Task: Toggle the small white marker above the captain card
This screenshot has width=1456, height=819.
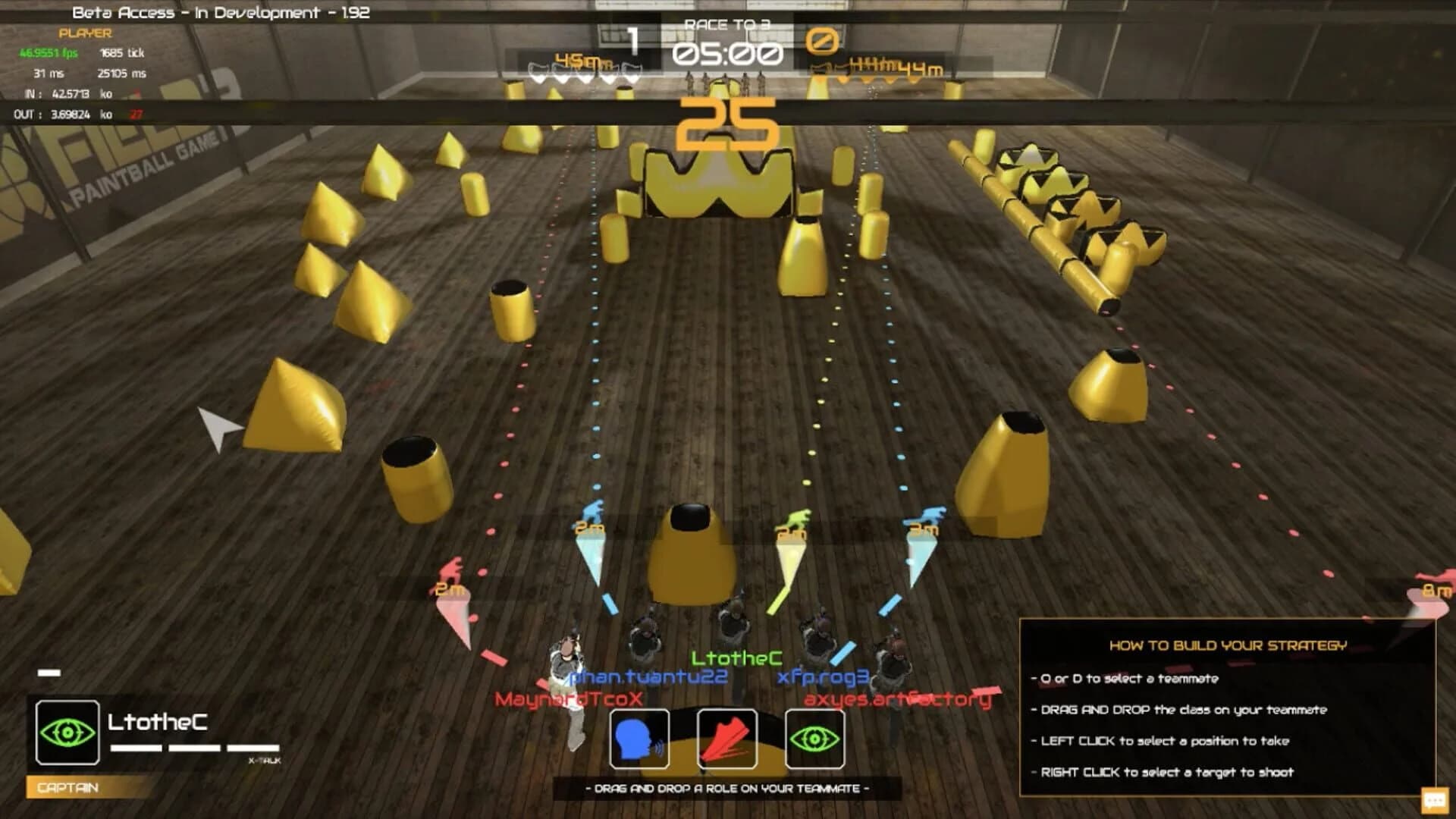Action: point(49,671)
